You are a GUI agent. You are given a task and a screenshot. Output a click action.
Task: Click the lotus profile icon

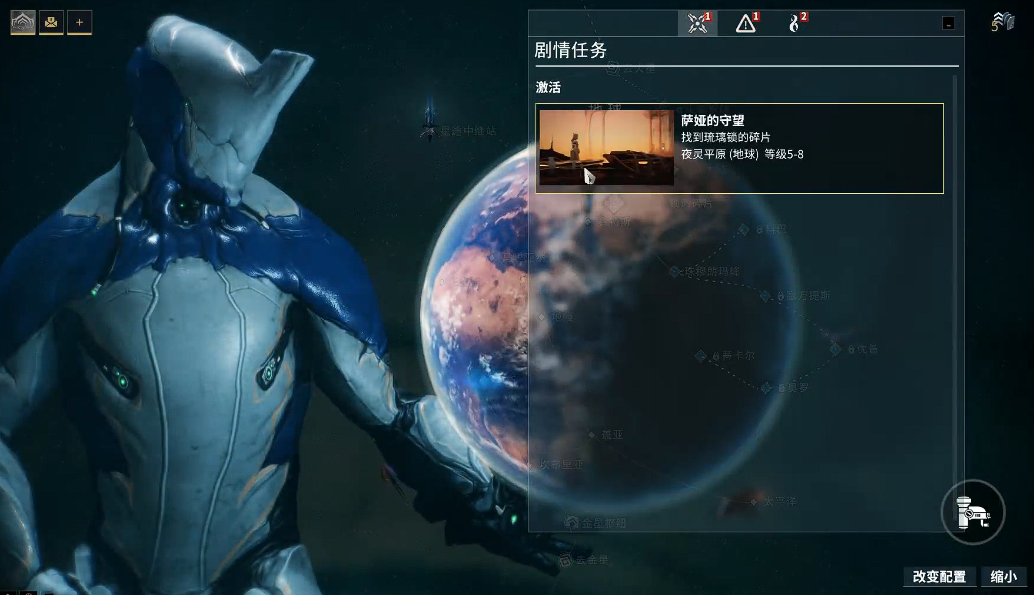23,22
